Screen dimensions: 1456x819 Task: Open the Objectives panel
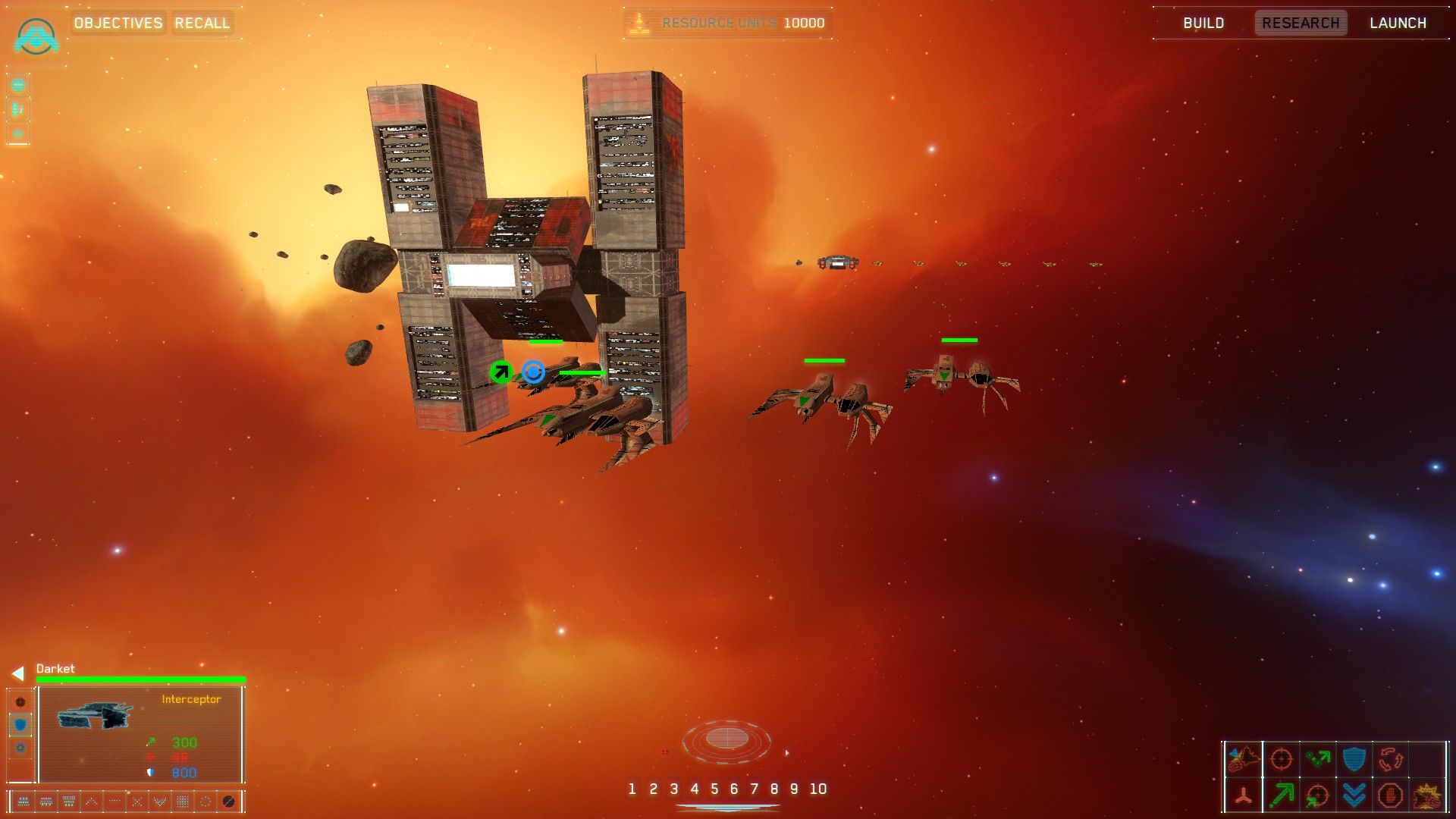pyautogui.click(x=118, y=23)
